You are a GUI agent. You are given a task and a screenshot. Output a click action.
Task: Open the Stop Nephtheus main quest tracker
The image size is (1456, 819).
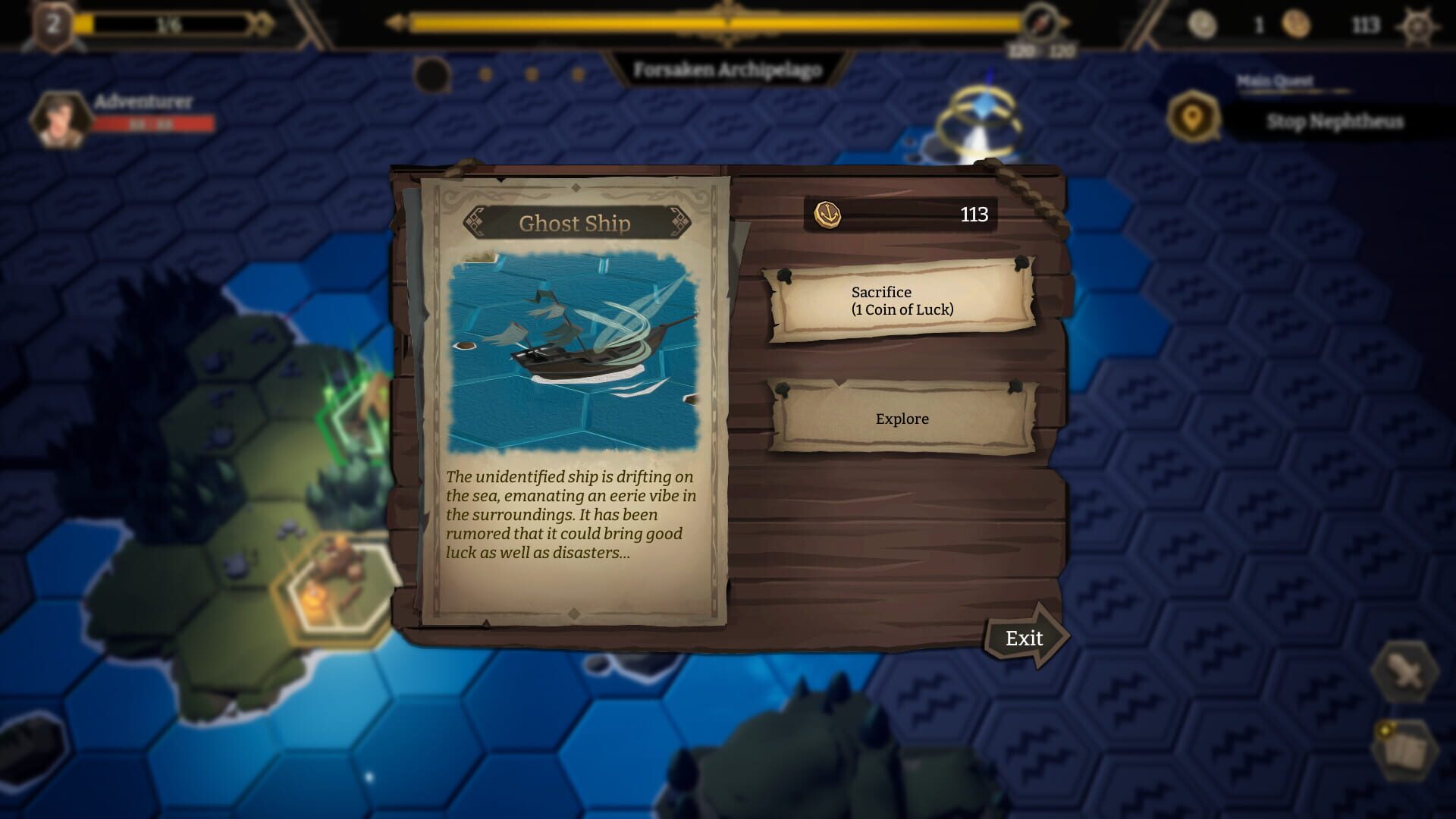1333,121
